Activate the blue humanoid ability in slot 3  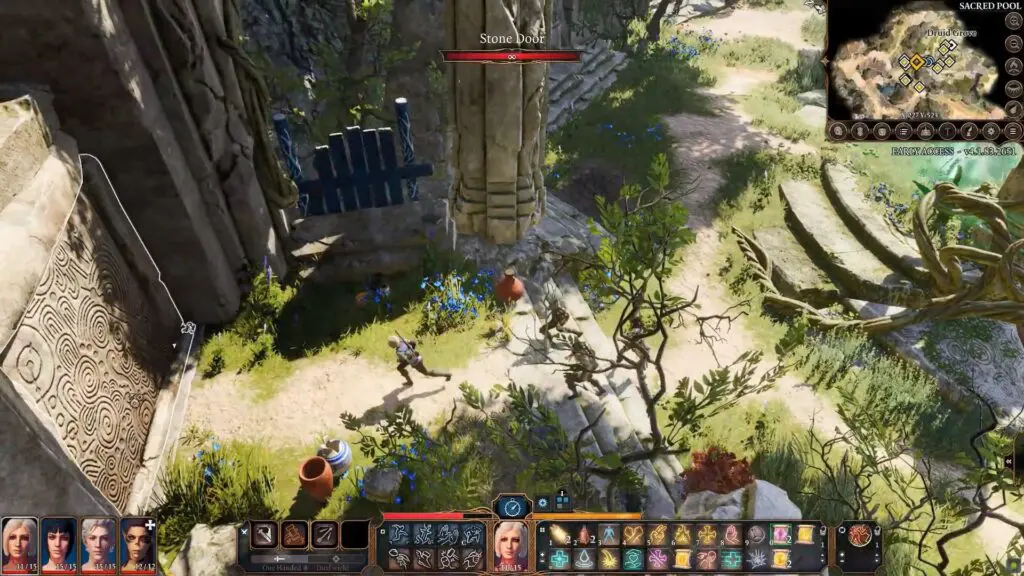[609, 535]
